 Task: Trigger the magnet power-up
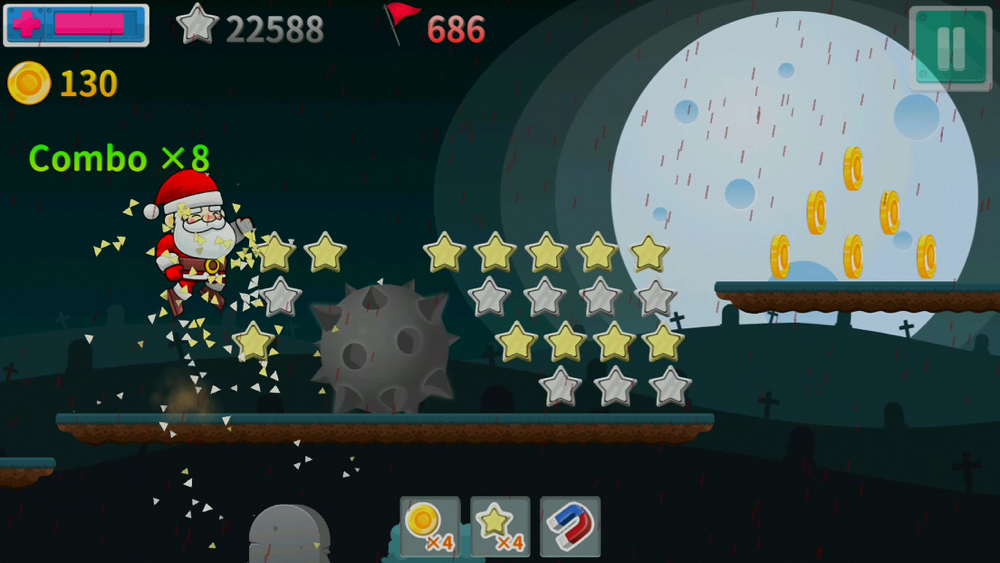point(570,526)
